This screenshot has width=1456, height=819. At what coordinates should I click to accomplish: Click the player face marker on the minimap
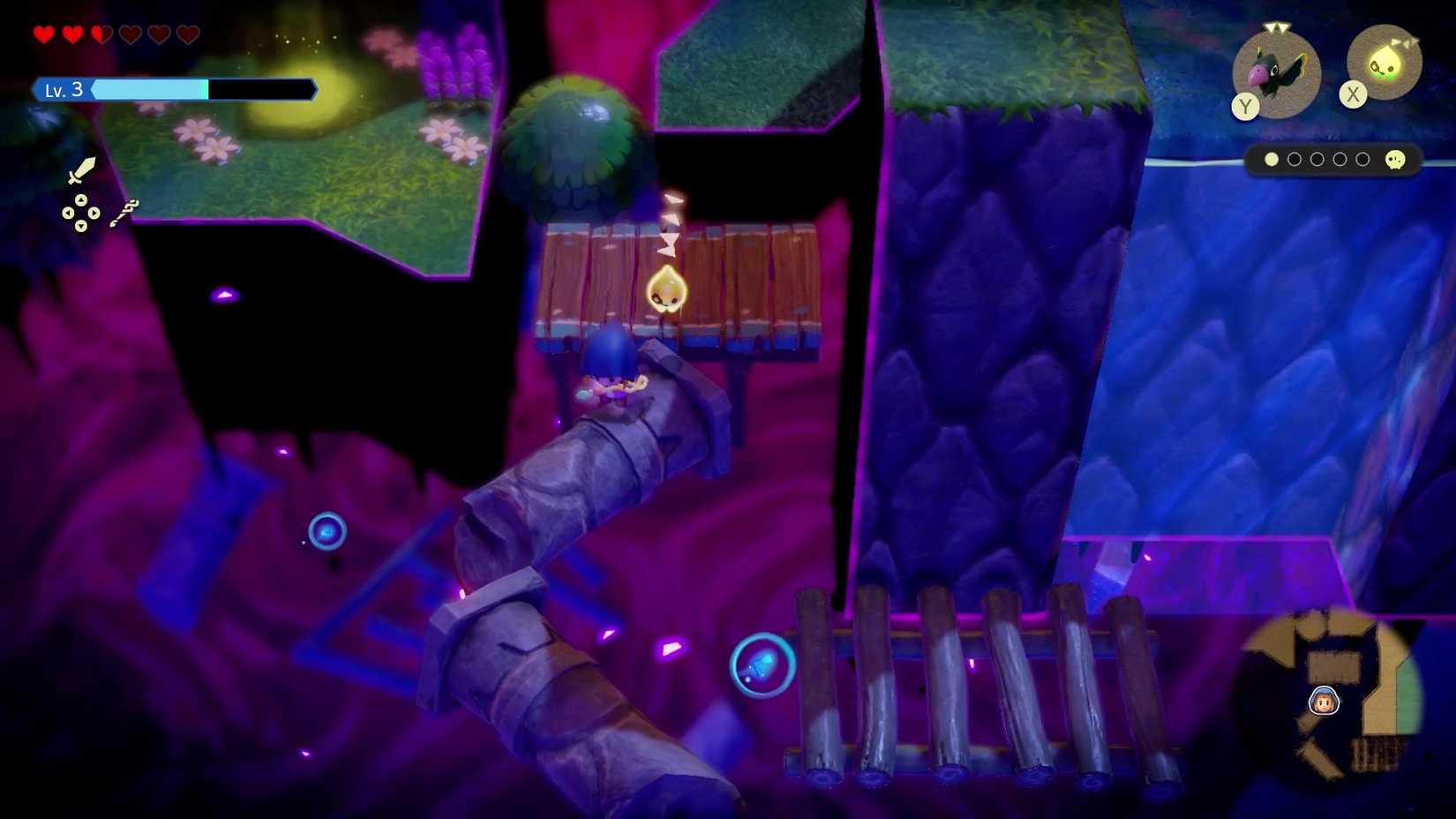coord(1324,703)
